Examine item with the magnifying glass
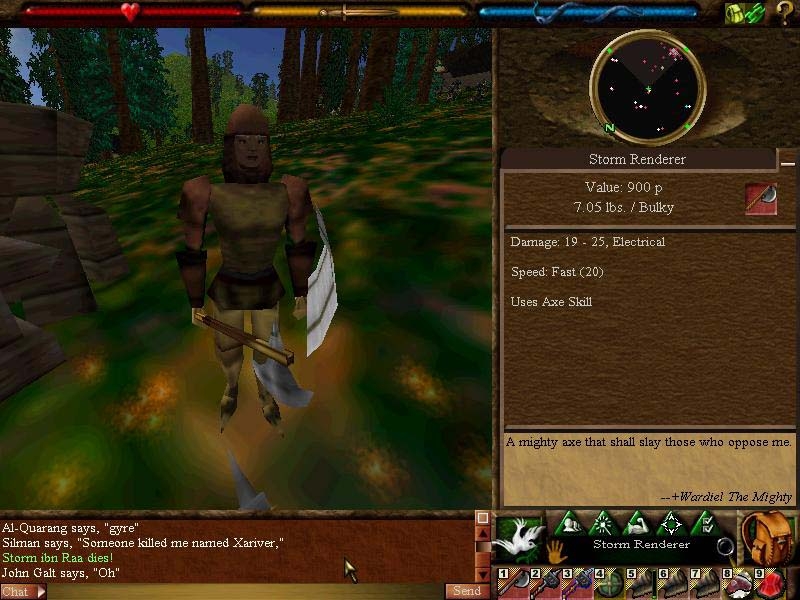 click(x=725, y=548)
